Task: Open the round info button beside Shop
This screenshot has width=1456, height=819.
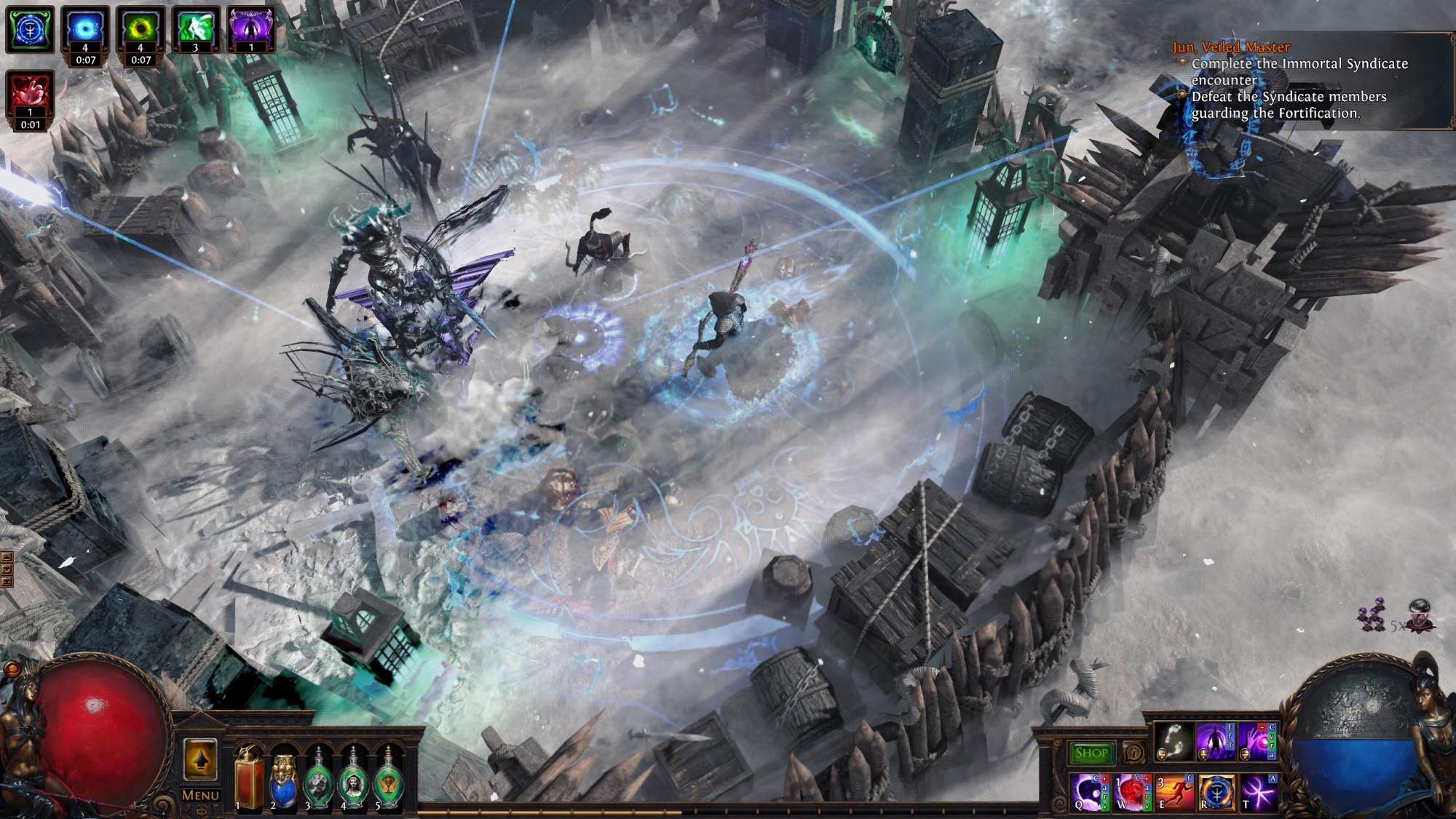Action: click(1133, 753)
